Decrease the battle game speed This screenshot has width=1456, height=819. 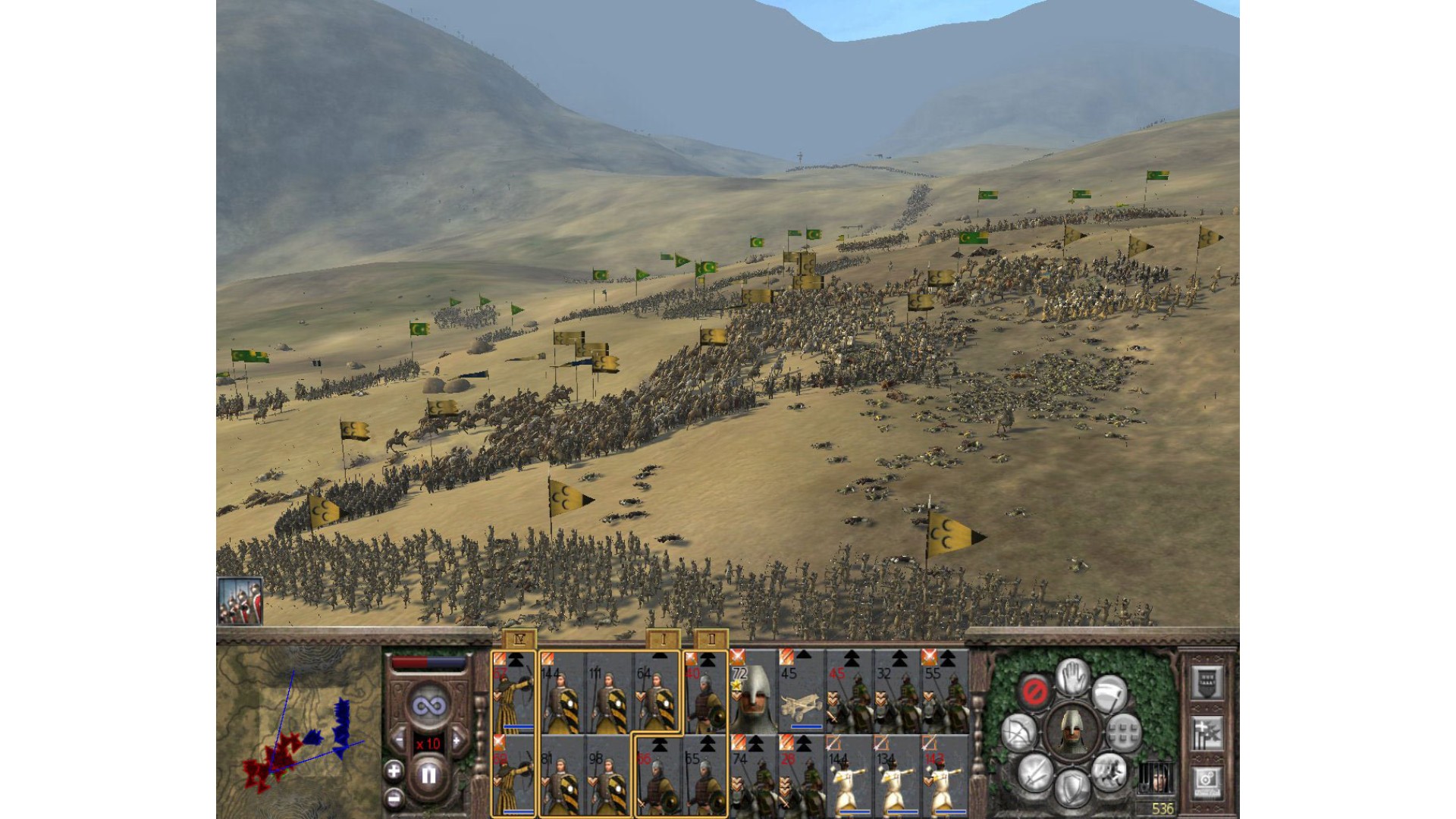[400, 741]
